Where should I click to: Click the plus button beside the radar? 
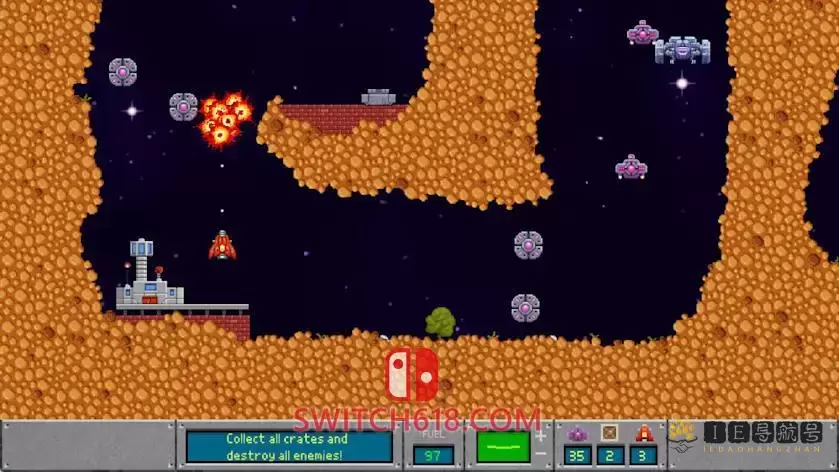click(x=541, y=436)
